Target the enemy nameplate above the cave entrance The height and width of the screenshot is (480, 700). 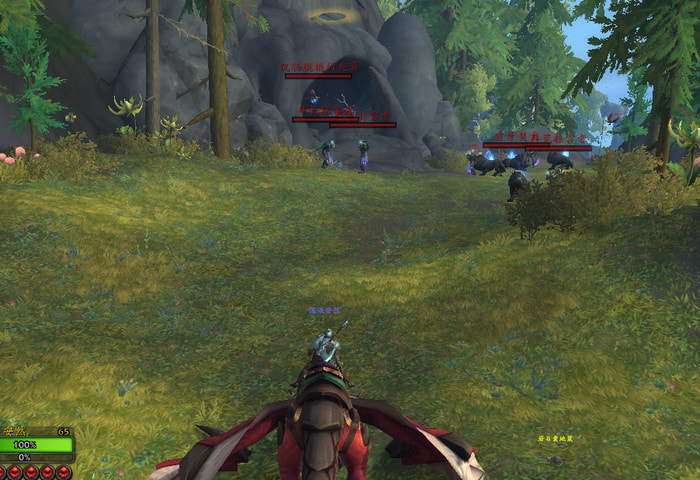tap(318, 75)
